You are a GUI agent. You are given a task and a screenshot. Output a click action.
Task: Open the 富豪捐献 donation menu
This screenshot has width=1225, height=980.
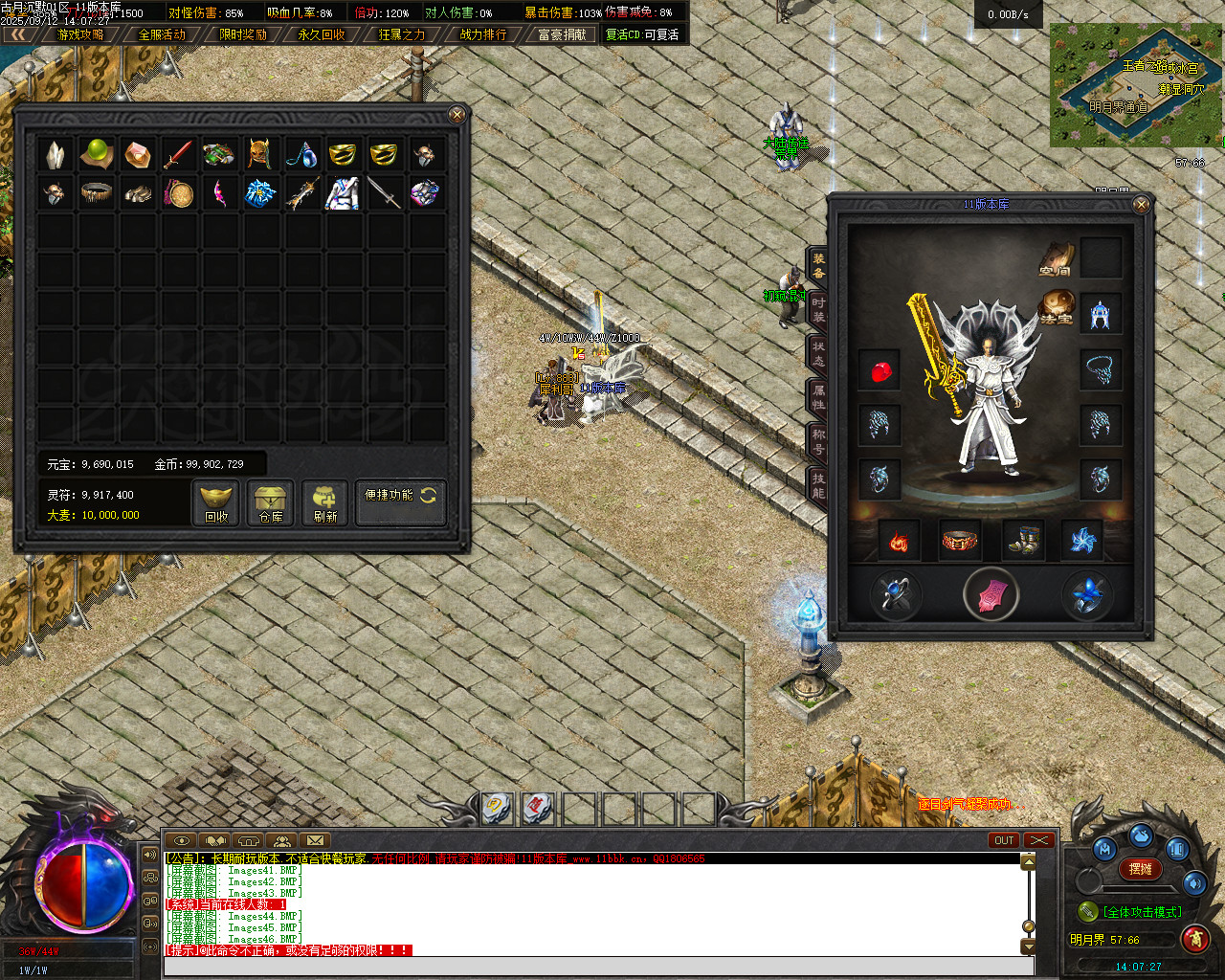[x=562, y=34]
